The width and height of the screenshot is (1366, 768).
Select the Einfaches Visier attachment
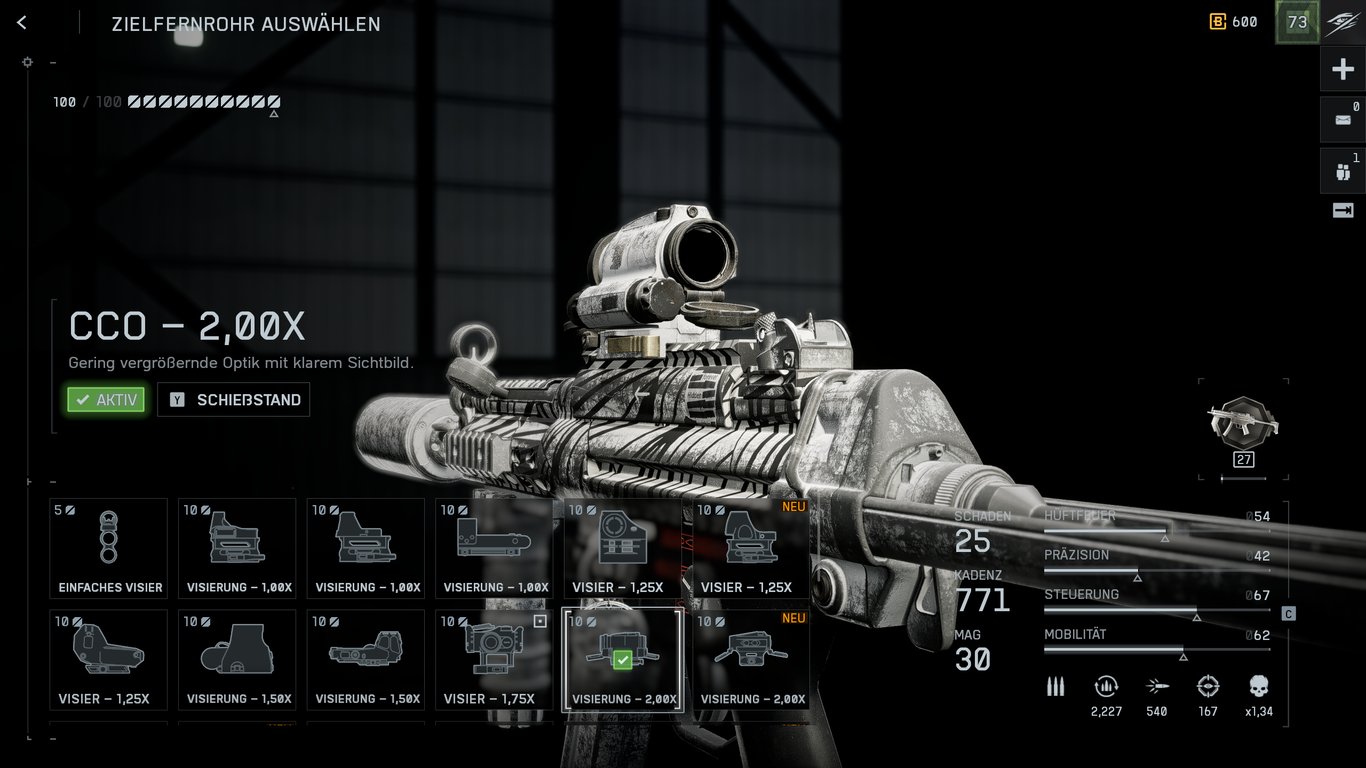[109, 548]
